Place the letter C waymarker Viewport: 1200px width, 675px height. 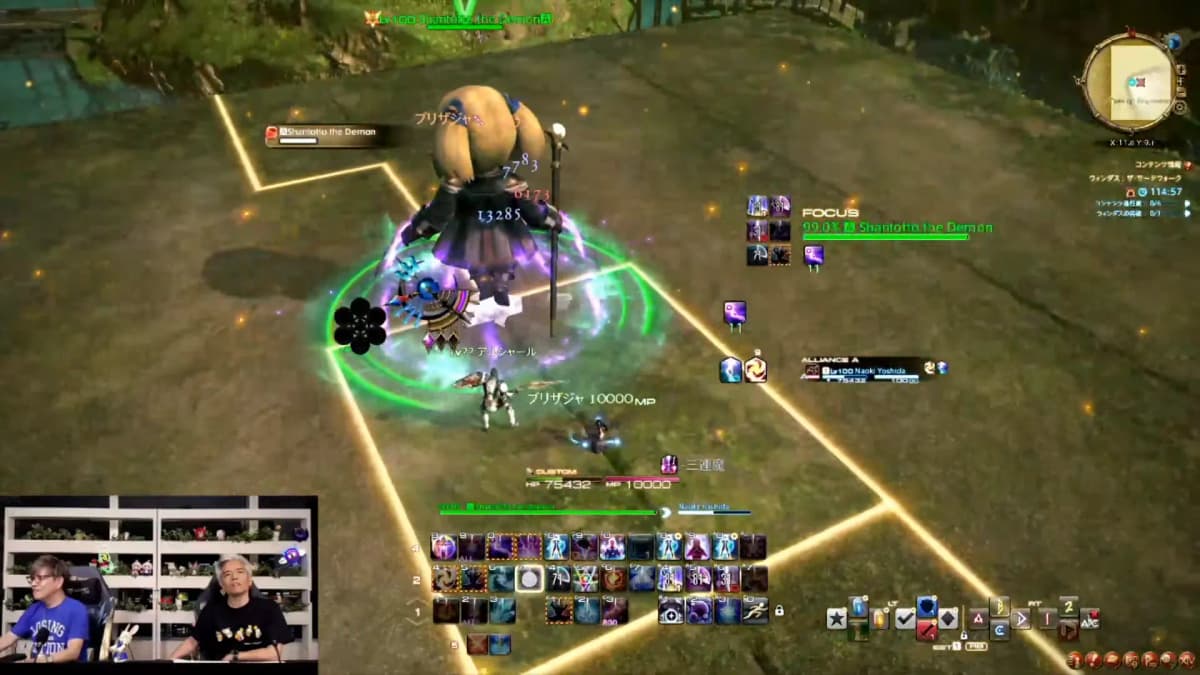coord(999,630)
